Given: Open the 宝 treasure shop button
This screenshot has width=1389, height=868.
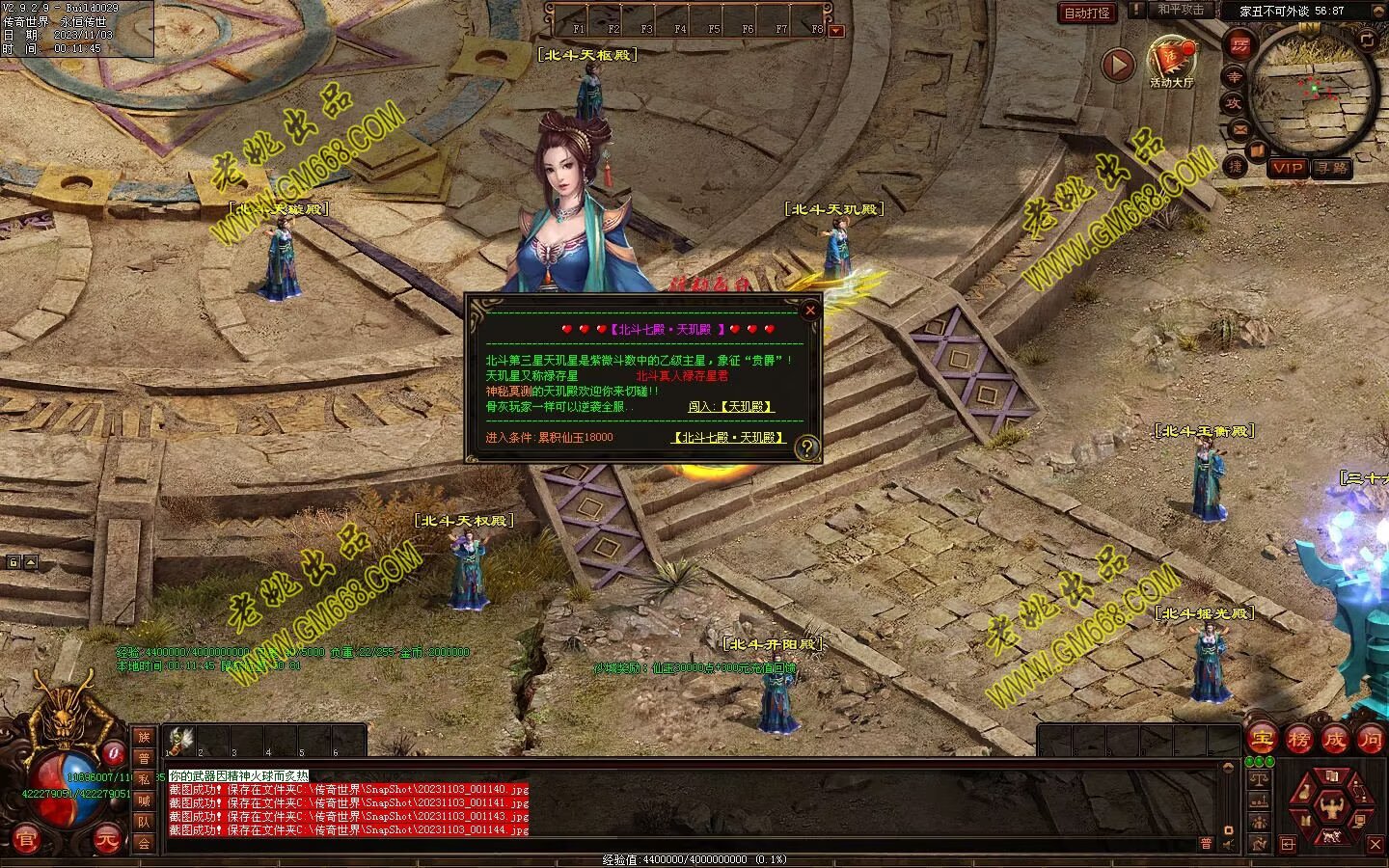Looking at the screenshot, I should 1261,740.
